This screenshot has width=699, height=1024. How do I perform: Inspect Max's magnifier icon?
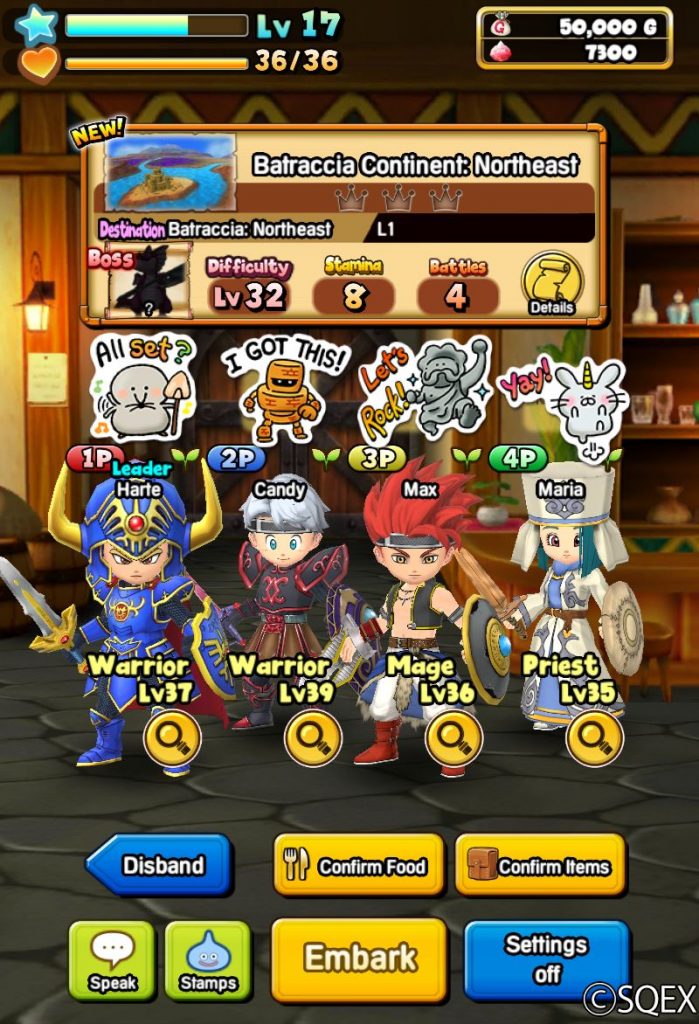click(x=454, y=740)
